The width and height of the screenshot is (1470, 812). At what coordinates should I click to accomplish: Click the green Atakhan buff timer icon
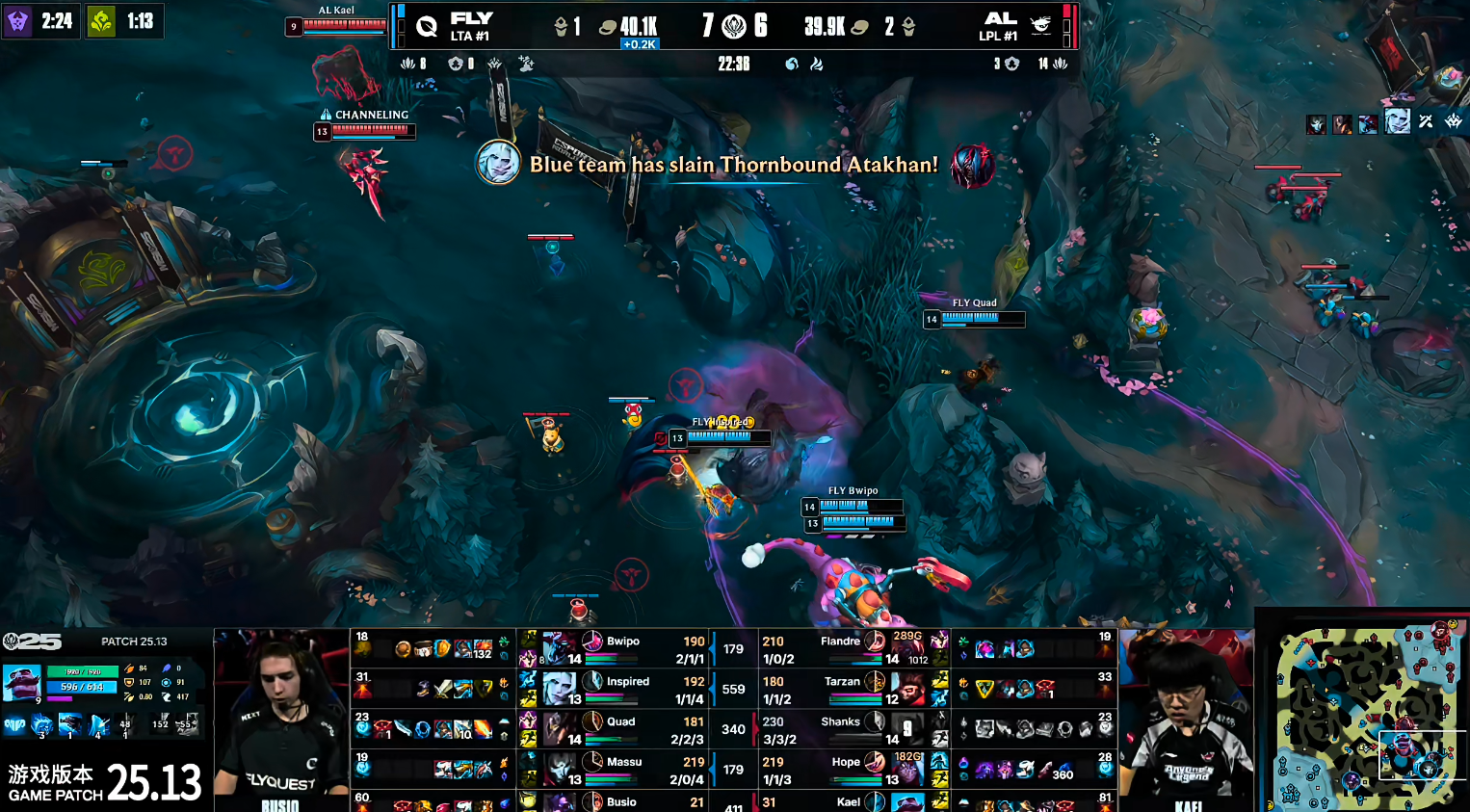101,20
